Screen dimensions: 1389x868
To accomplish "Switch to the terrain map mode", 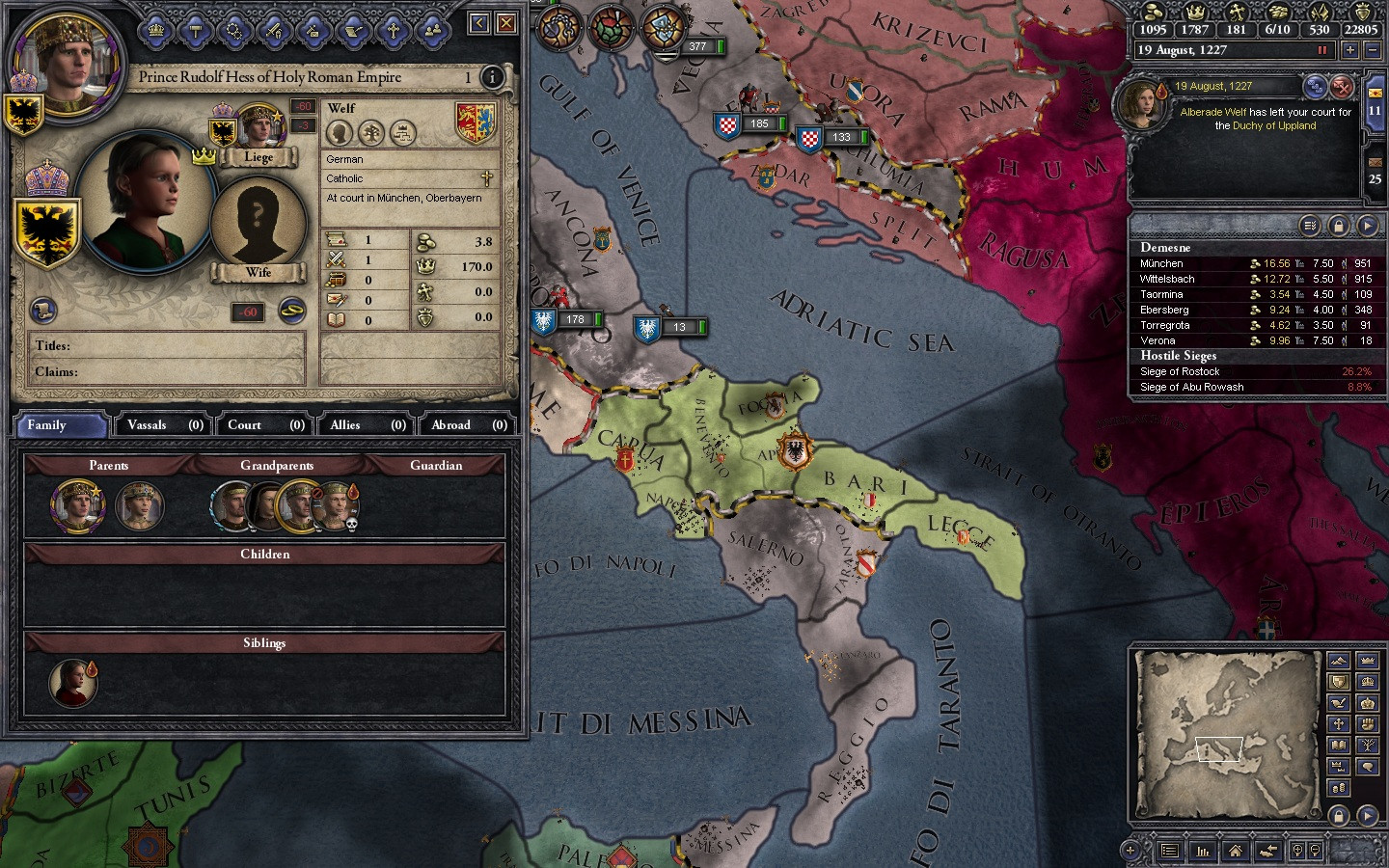I will [x=1338, y=661].
